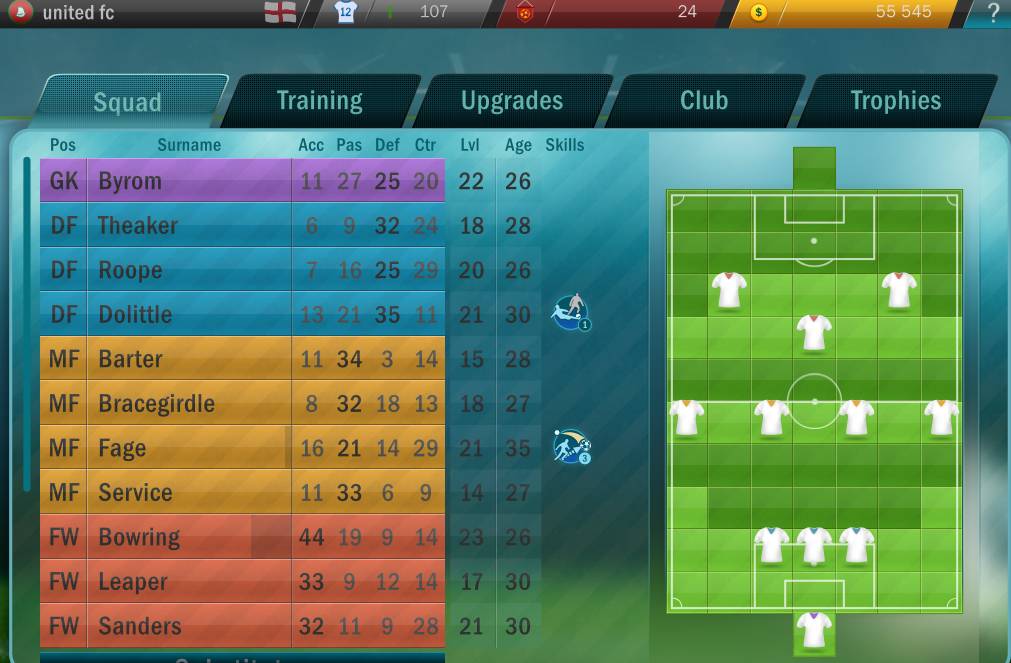Click the England flag icon
This screenshot has width=1011, height=663.
[280, 13]
